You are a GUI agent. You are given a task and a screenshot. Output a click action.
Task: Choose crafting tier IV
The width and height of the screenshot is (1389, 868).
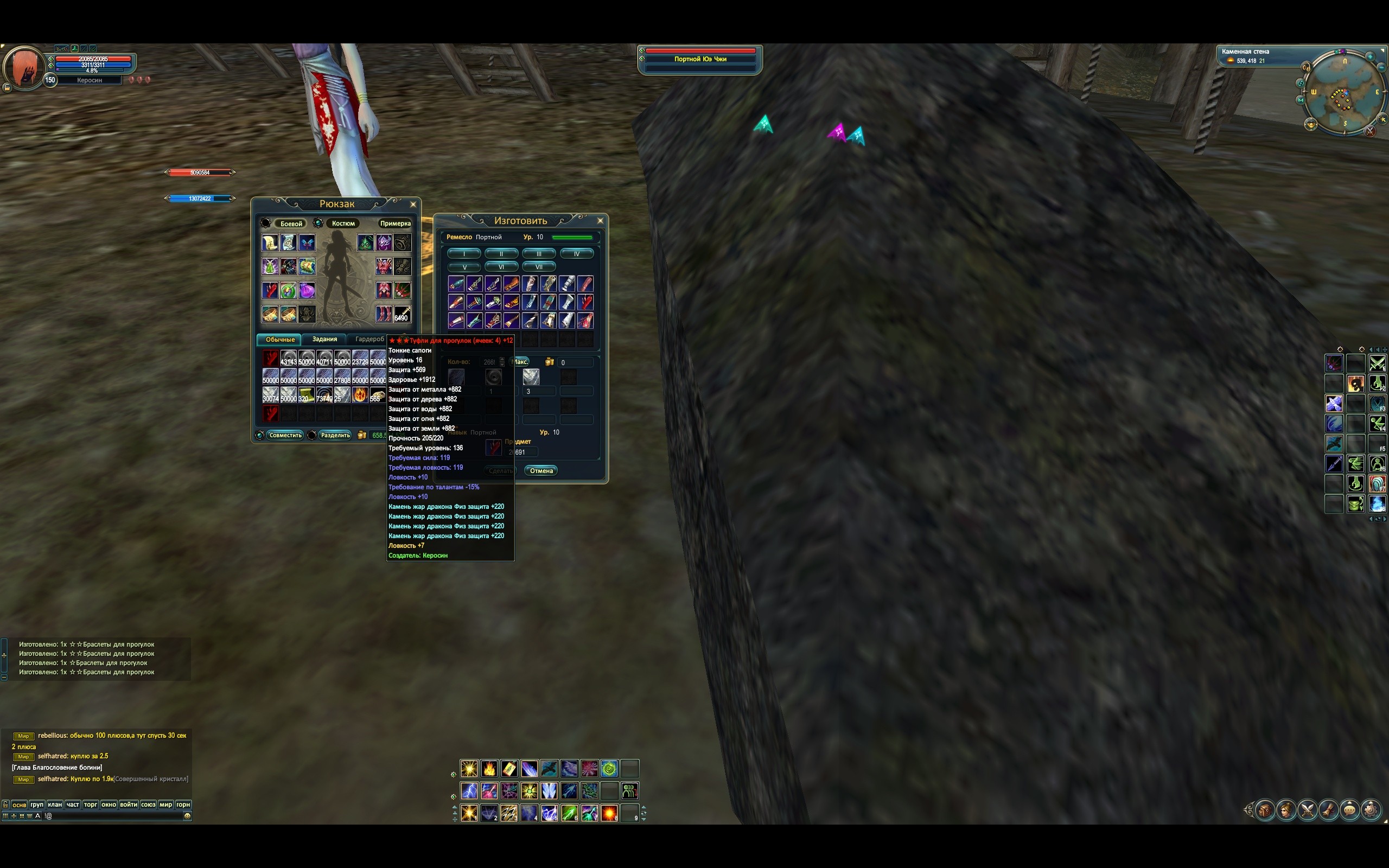[576, 254]
